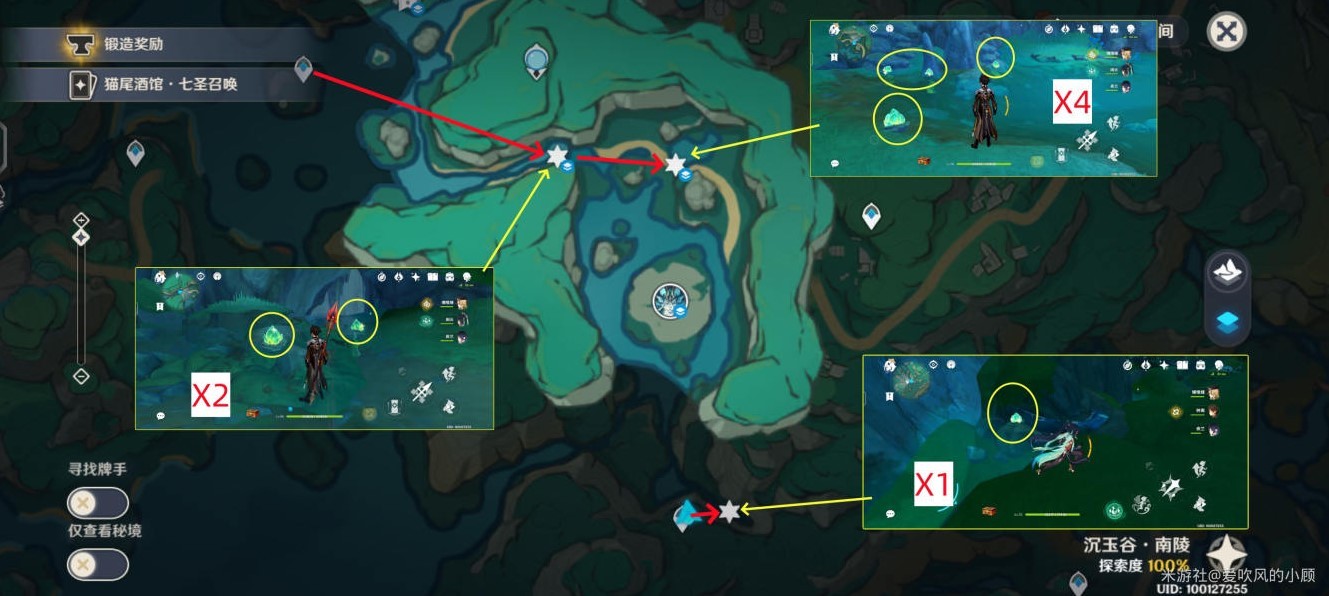Viewport: 1329px width, 596px height.
Task: Select the teleport waypoint above the zoom slider
Action: click(x=136, y=153)
